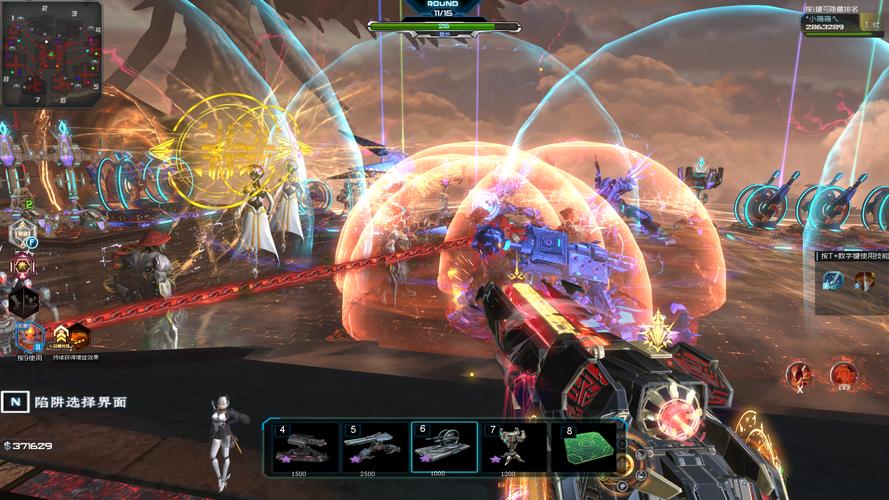Screen dimensions: 889x500
Task: Choose trap slot 5 costing 2500
Action: coord(374,447)
